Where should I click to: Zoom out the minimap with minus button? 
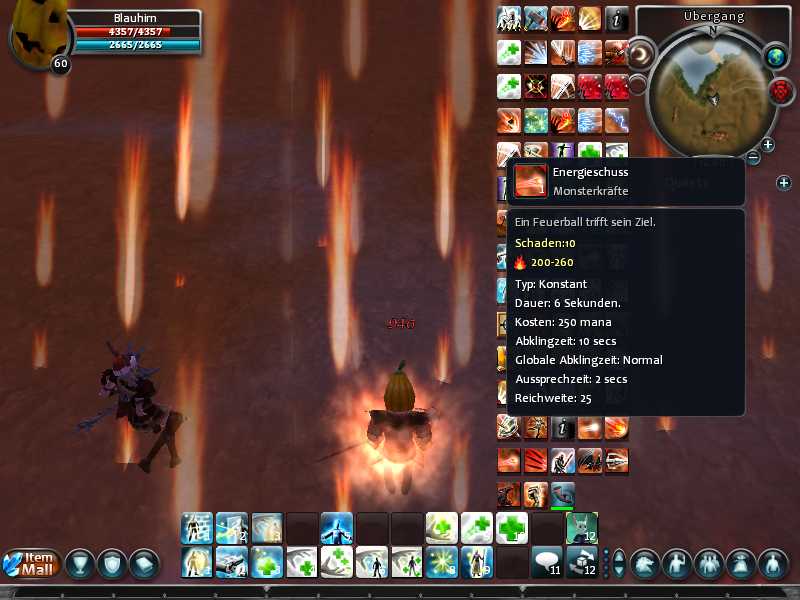(753, 157)
